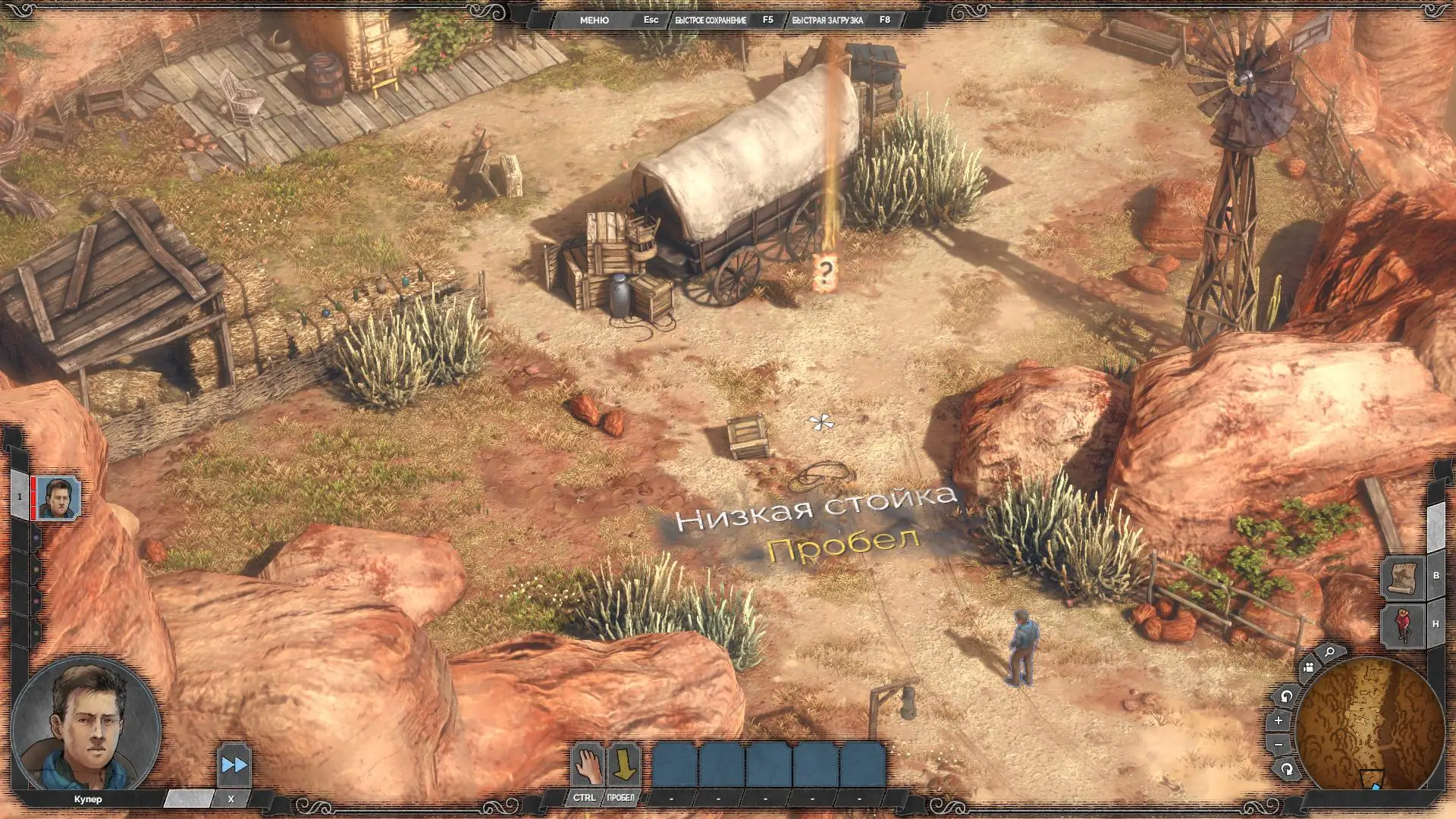Open the МЕНЮ game menu

click(x=594, y=20)
